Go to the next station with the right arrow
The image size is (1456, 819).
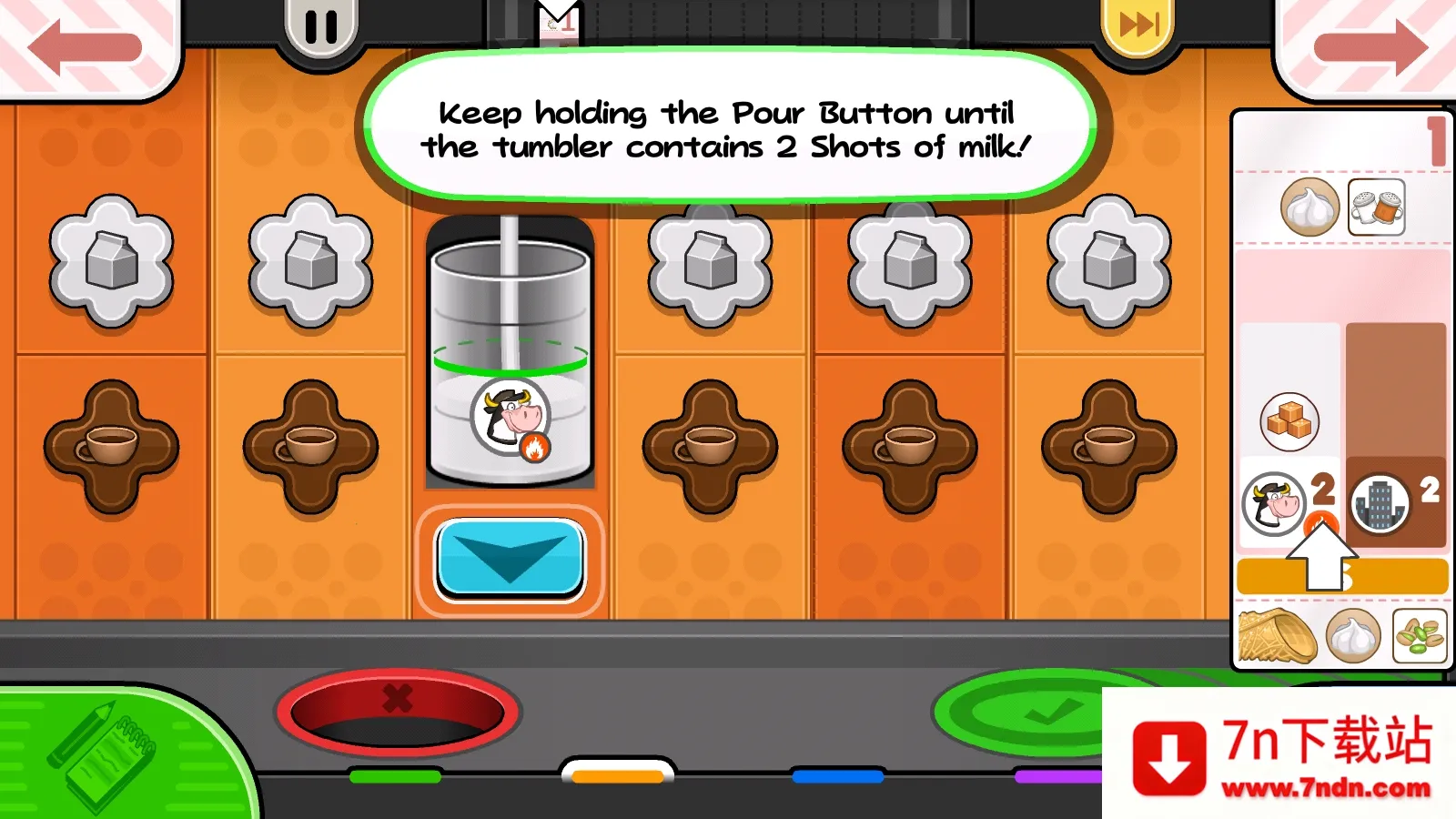tap(1370, 46)
